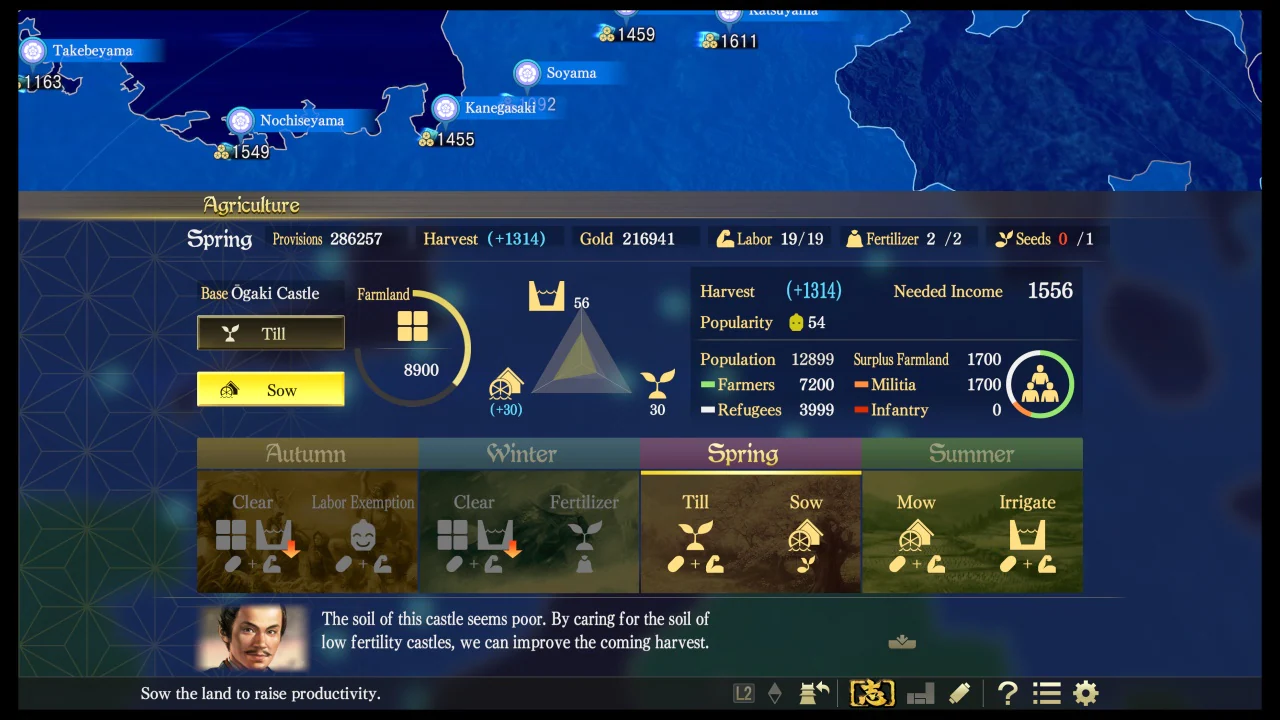Image resolution: width=1280 pixels, height=720 pixels.
Task: Select the Soyama castle marker on map
Action: tap(527, 73)
